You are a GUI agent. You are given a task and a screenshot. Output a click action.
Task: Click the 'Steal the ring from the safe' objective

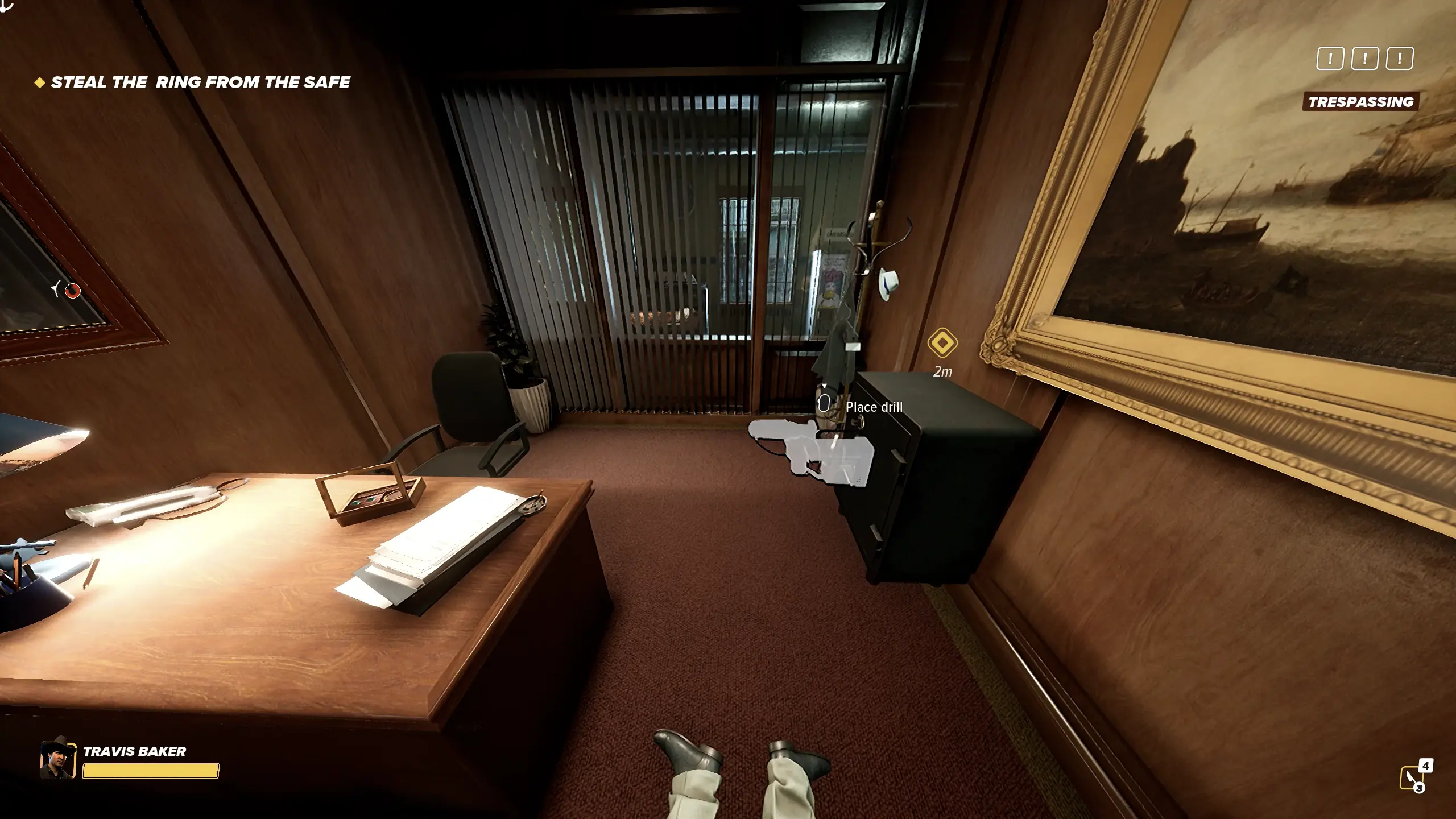200,82
